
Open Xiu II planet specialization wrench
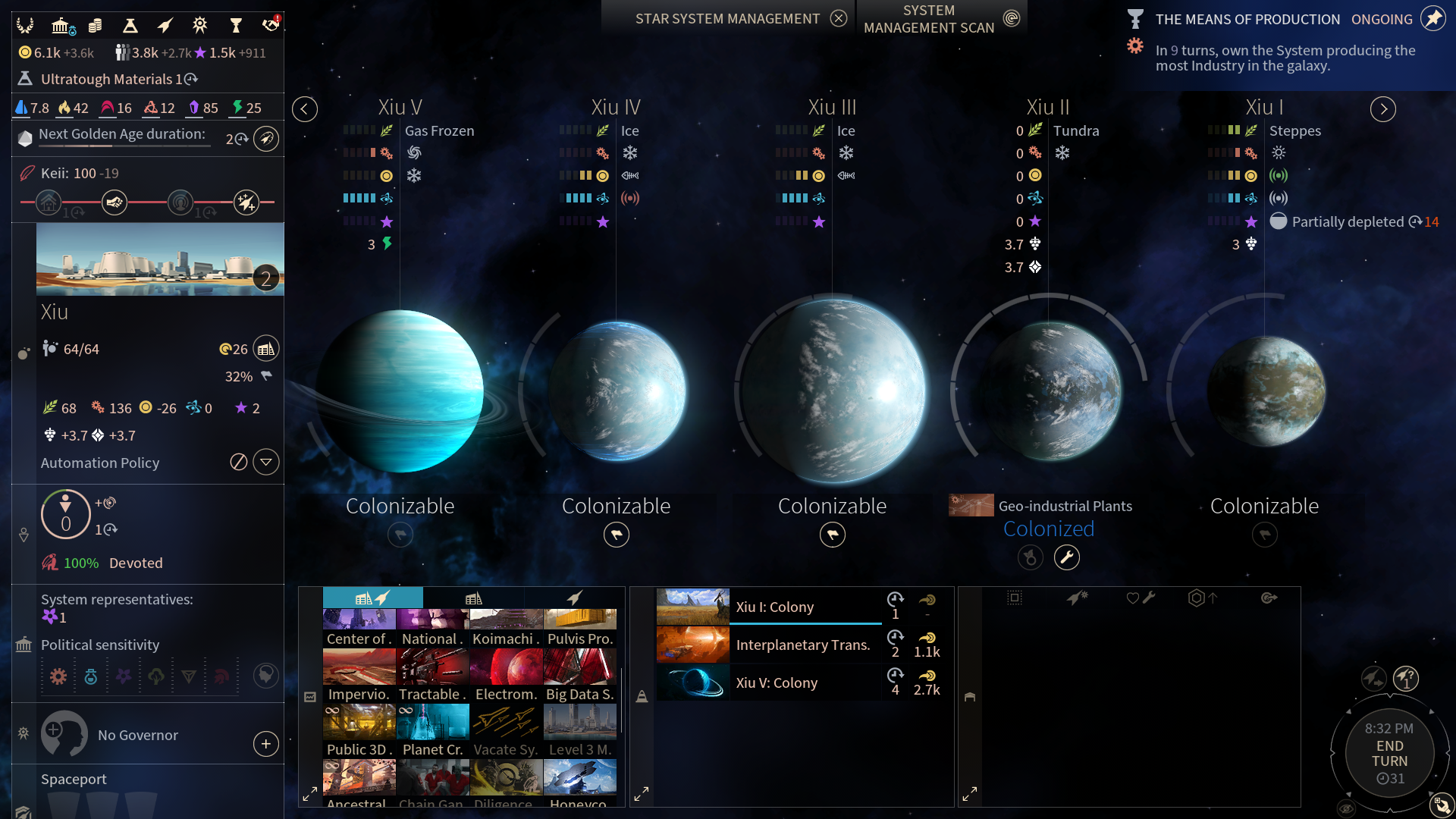(1066, 557)
